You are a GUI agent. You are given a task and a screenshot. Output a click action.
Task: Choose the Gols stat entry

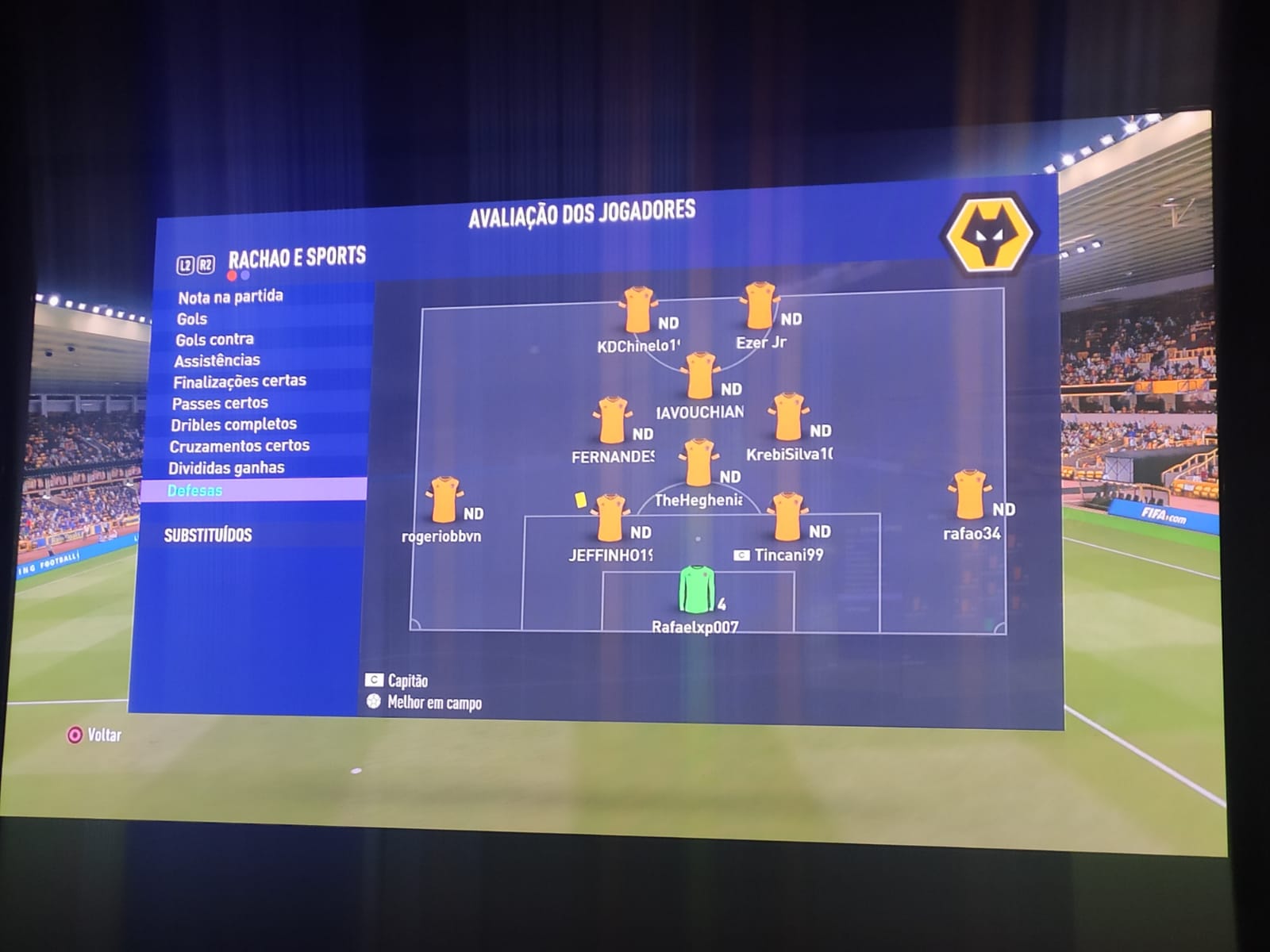[x=192, y=319]
